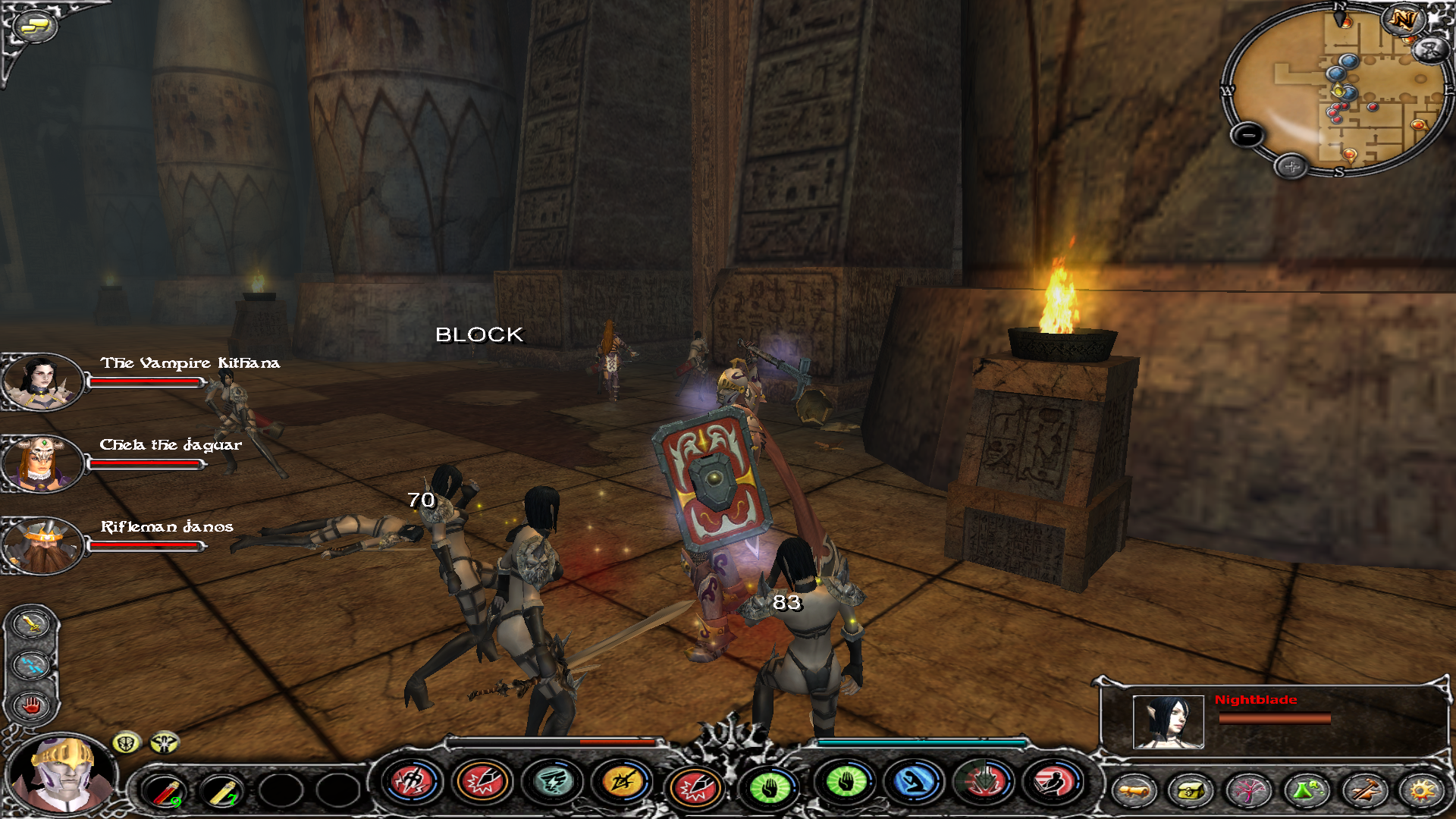Cast the blue kneeling prayer skill
This screenshot has height=819, width=1456.
pos(914,783)
